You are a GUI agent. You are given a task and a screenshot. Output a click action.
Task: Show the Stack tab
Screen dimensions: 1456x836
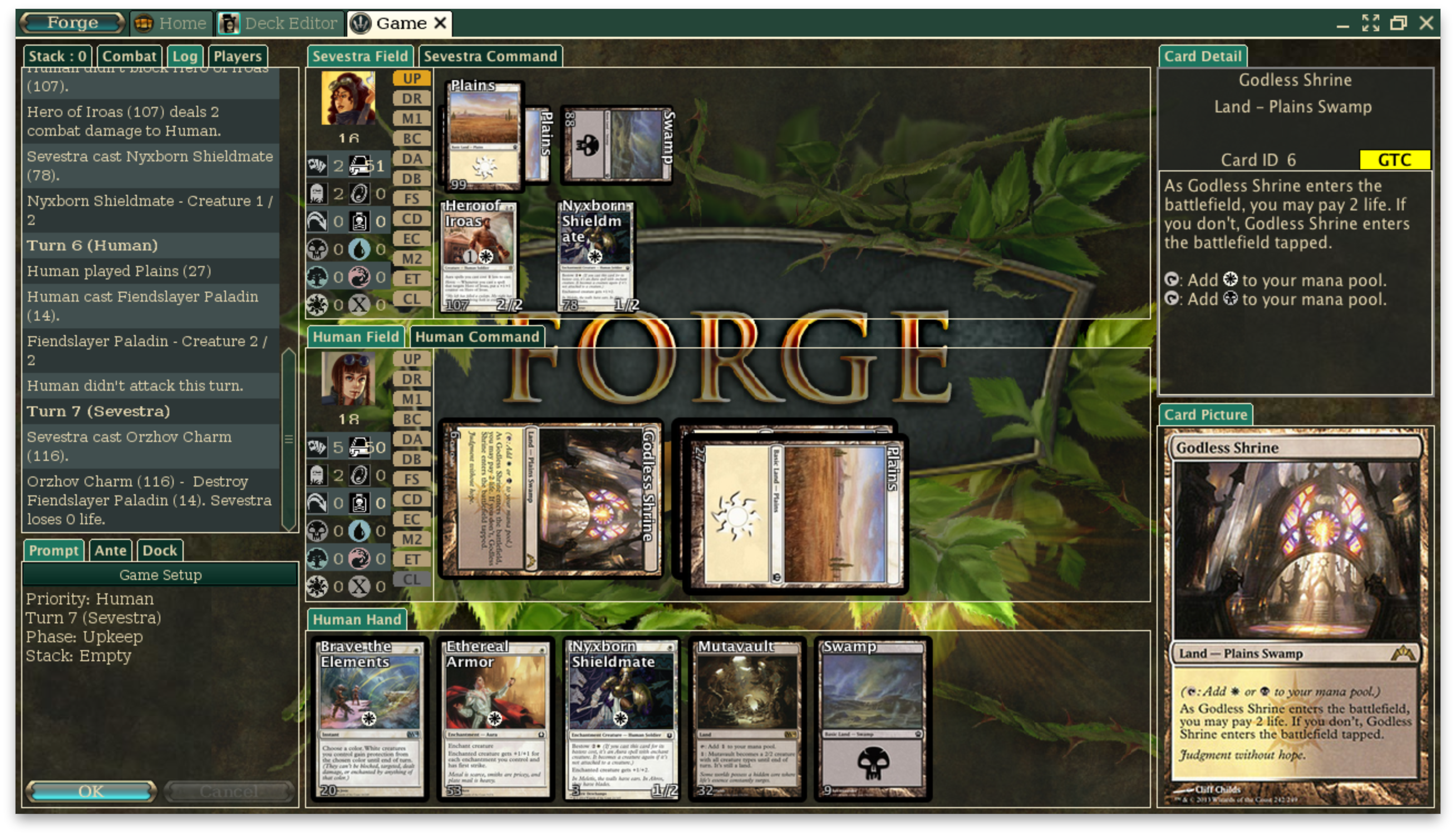pyautogui.click(x=57, y=56)
